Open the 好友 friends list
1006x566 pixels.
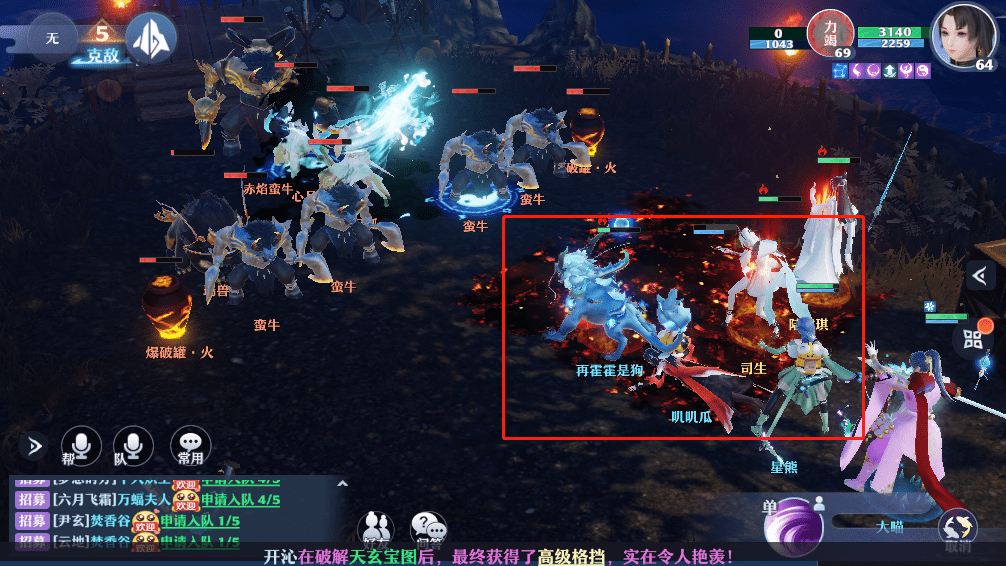[376, 527]
